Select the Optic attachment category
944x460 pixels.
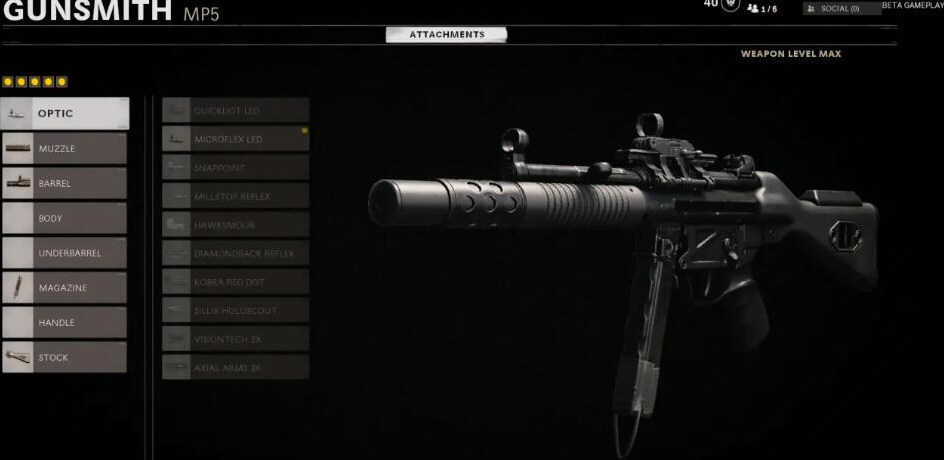[65, 113]
